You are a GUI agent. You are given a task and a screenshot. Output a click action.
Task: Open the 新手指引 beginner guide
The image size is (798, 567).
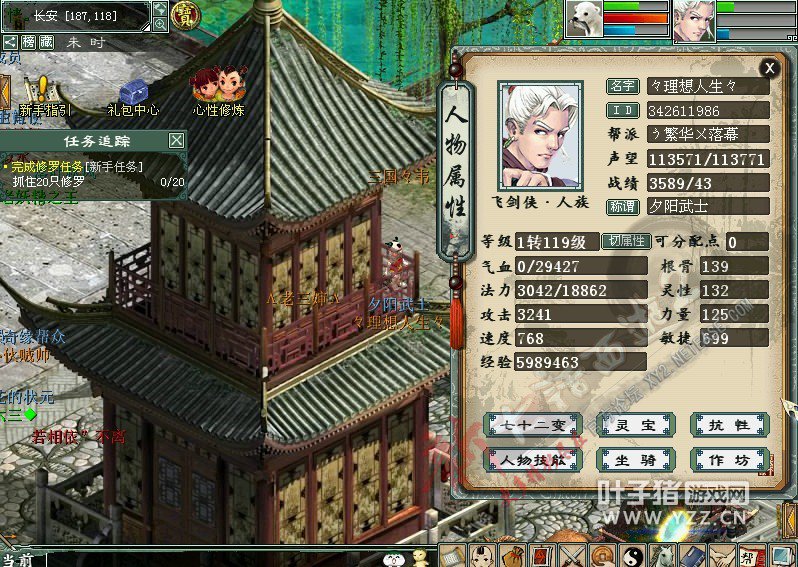pos(43,96)
